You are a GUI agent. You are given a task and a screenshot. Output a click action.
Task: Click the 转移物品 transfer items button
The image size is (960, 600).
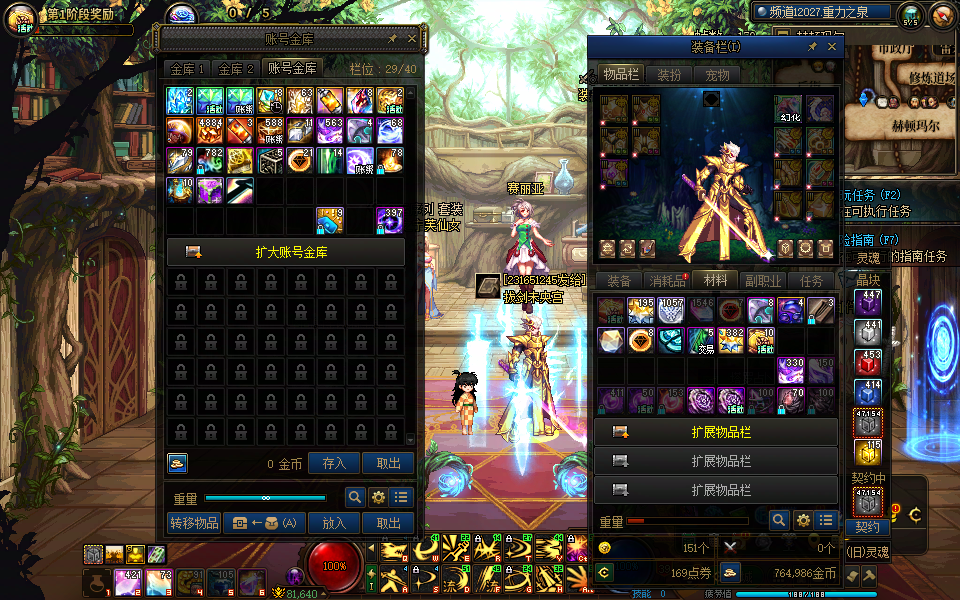pos(194,523)
